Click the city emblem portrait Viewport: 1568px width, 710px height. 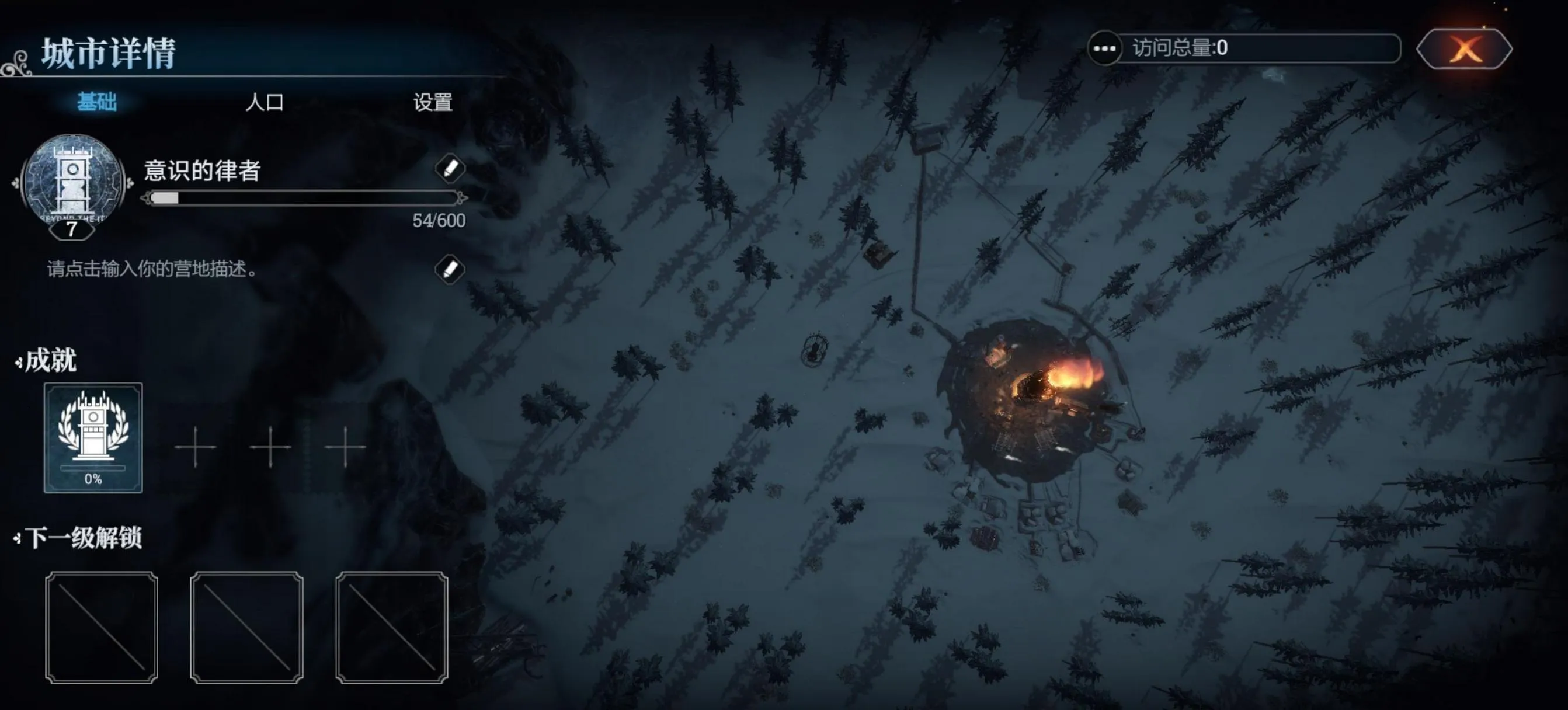tap(72, 183)
